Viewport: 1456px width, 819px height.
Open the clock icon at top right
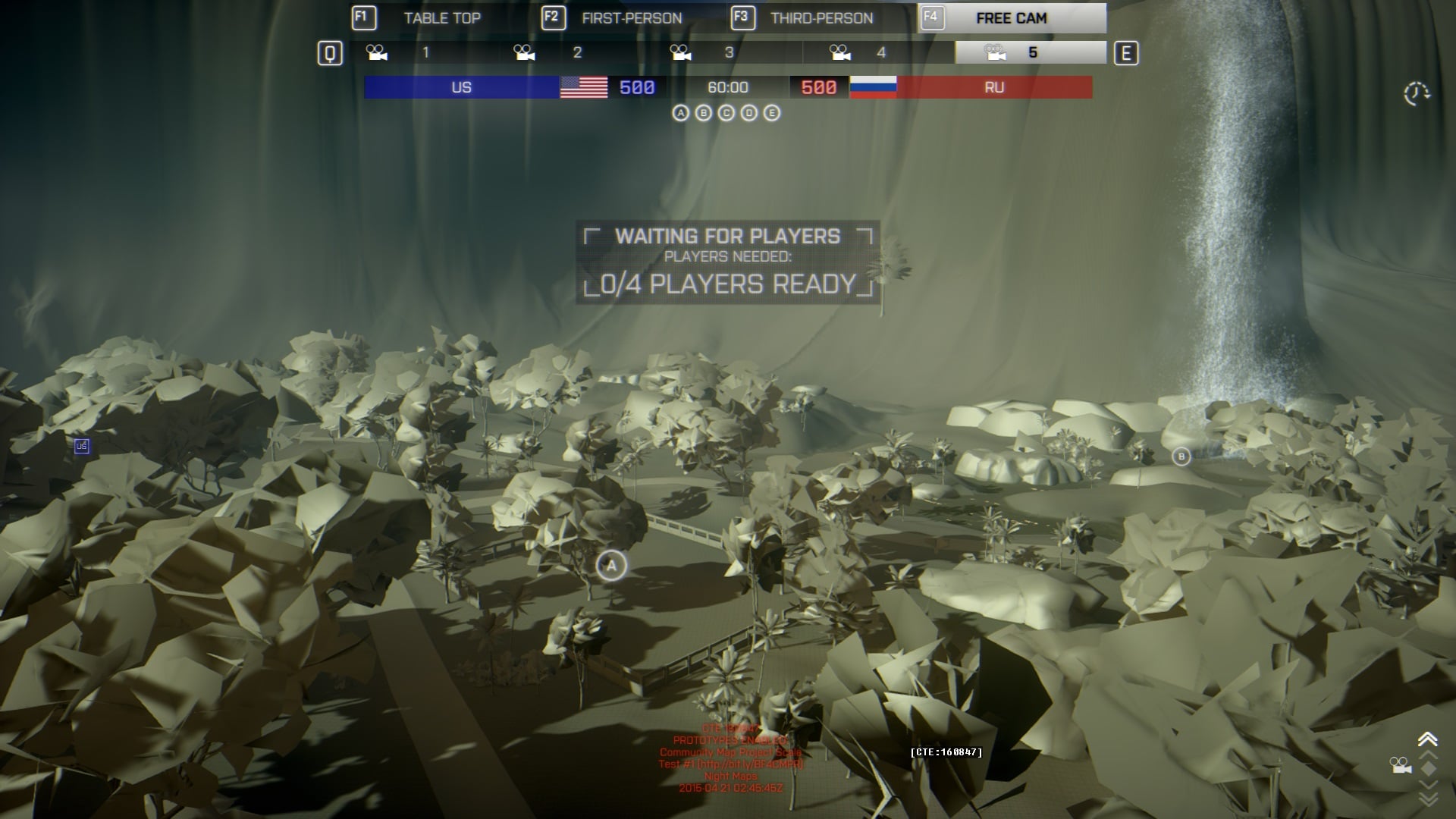[1416, 94]
